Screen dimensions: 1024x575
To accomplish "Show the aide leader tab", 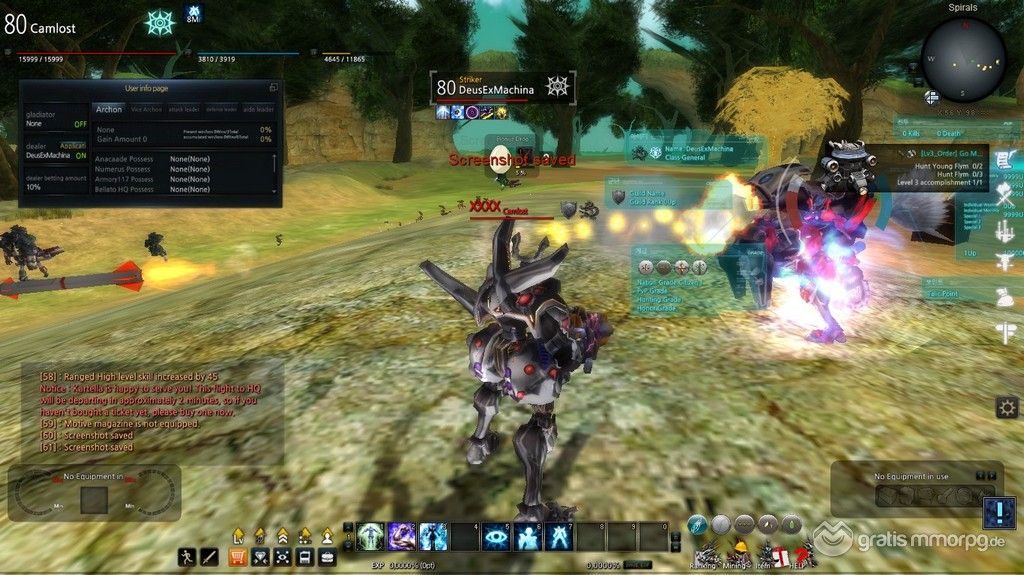I will (x=258, y=109).
